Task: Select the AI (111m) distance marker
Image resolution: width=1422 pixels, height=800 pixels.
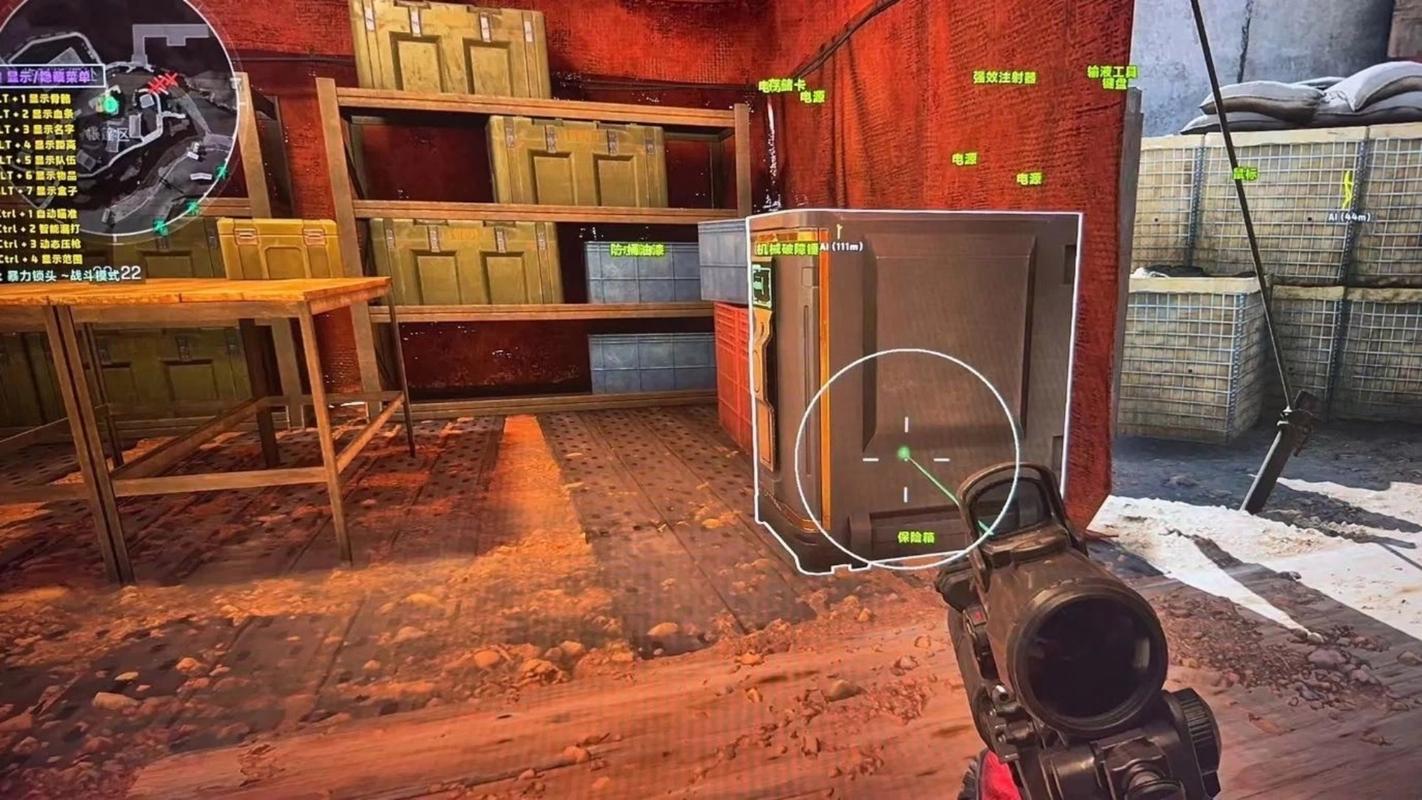Action: 841,247
